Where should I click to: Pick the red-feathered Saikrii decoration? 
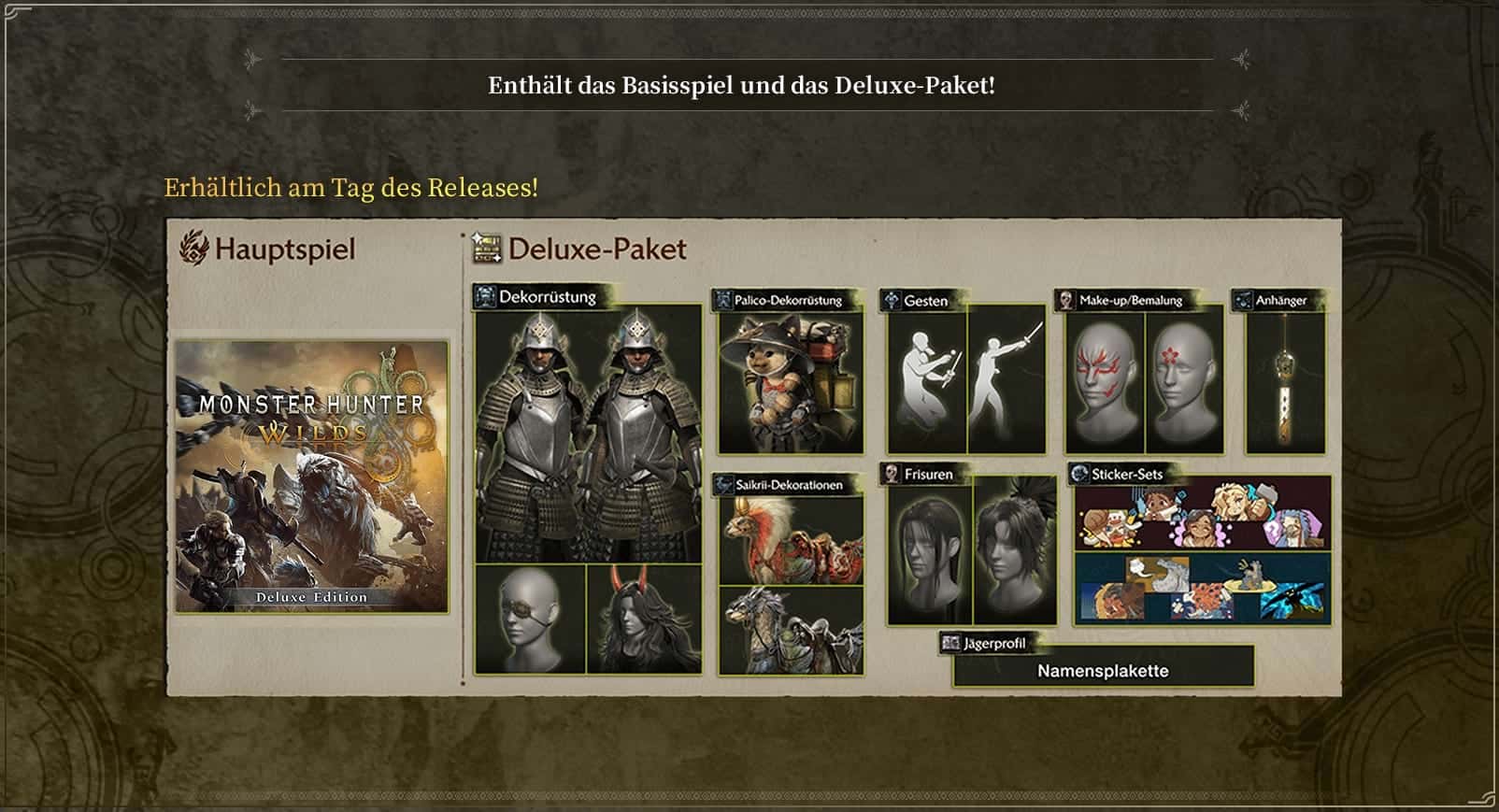tap(791, 540)
